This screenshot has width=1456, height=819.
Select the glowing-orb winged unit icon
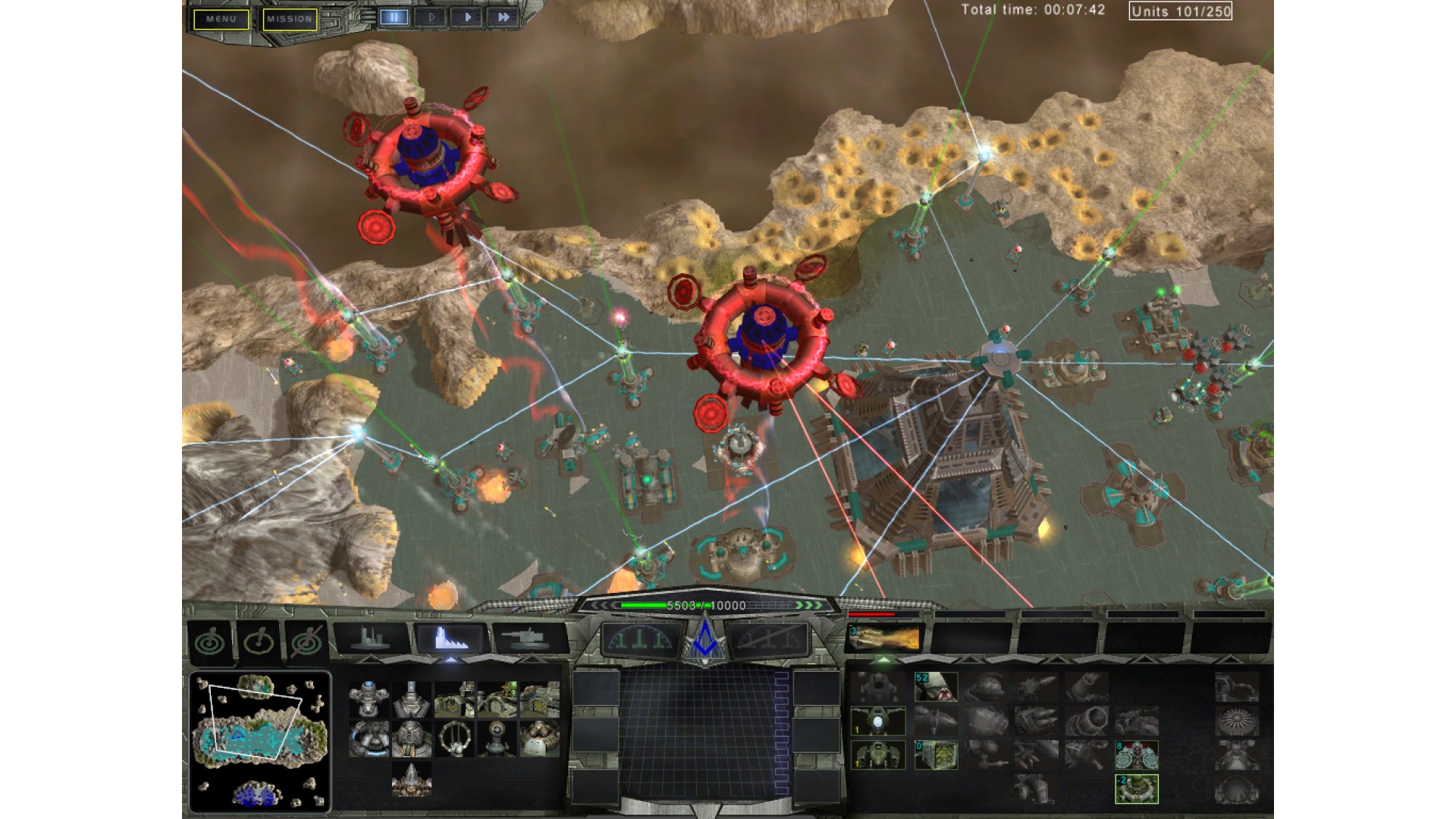click(x=877, y=721)
